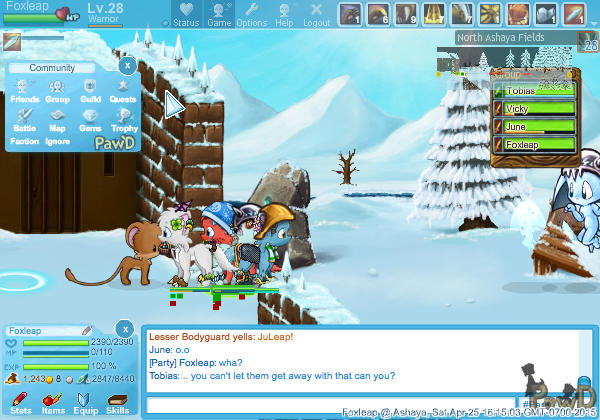
Task: Open the Battle menu
Action: (x=25, y=120)
